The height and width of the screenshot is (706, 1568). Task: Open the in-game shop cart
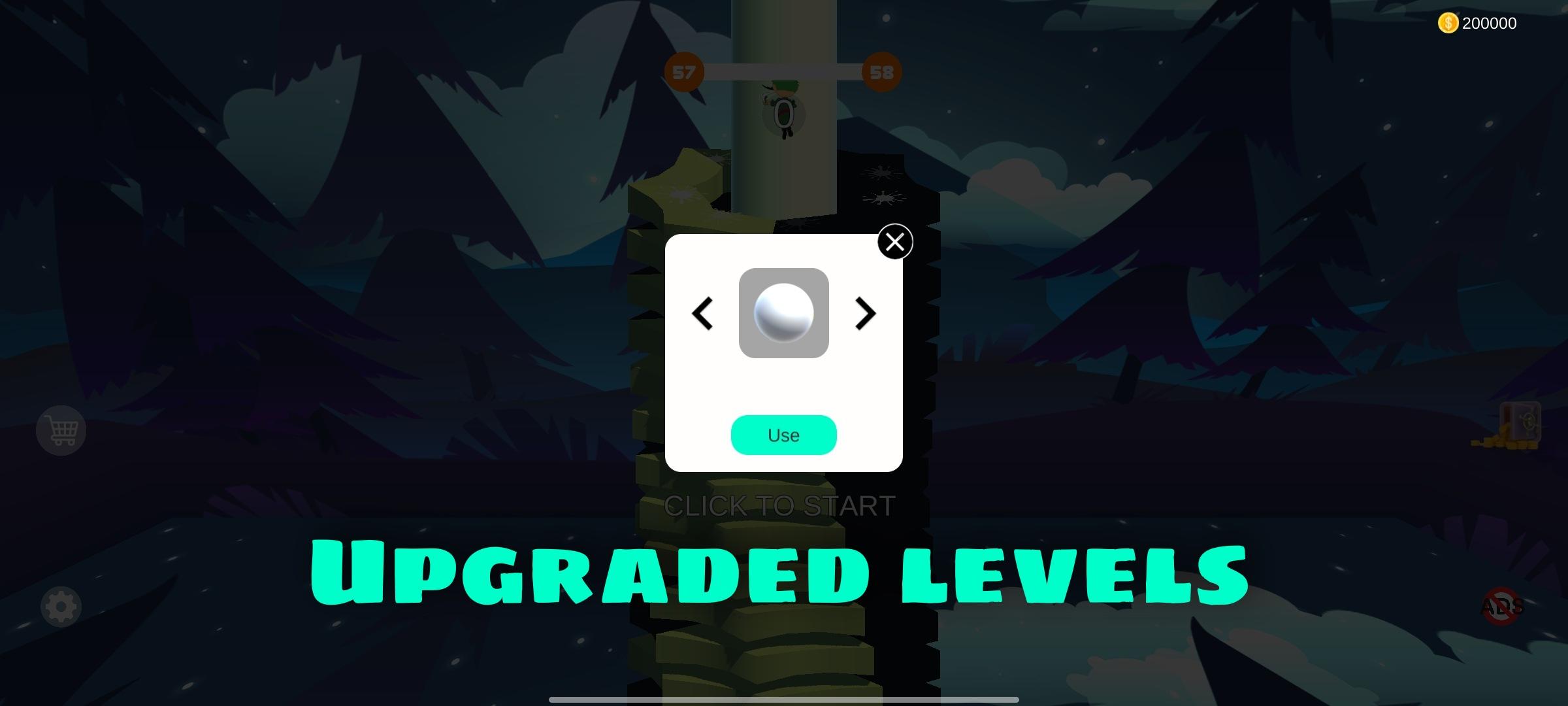59,429
